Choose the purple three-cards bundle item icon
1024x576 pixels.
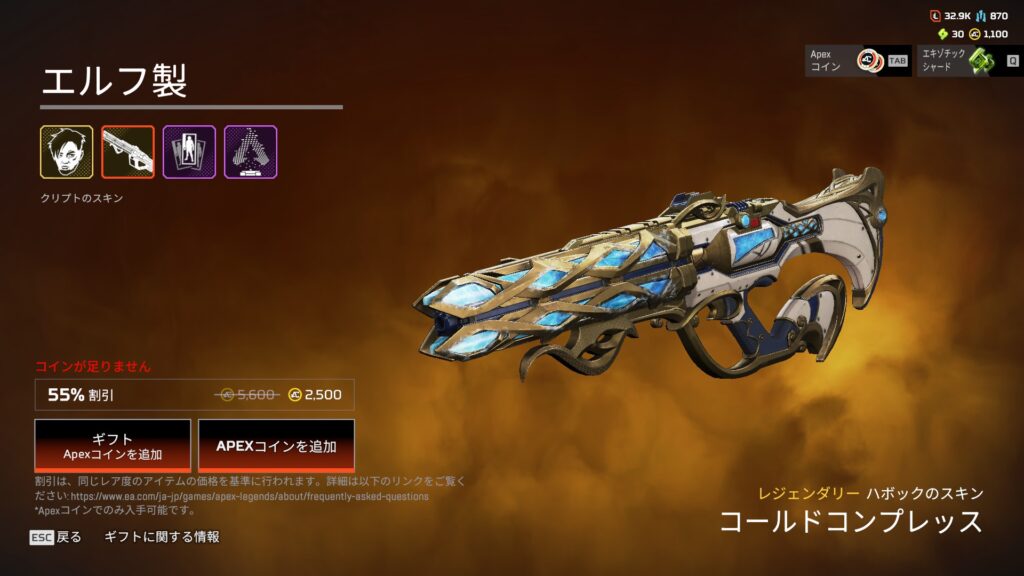pyautogui.click(x=189, y=152)
